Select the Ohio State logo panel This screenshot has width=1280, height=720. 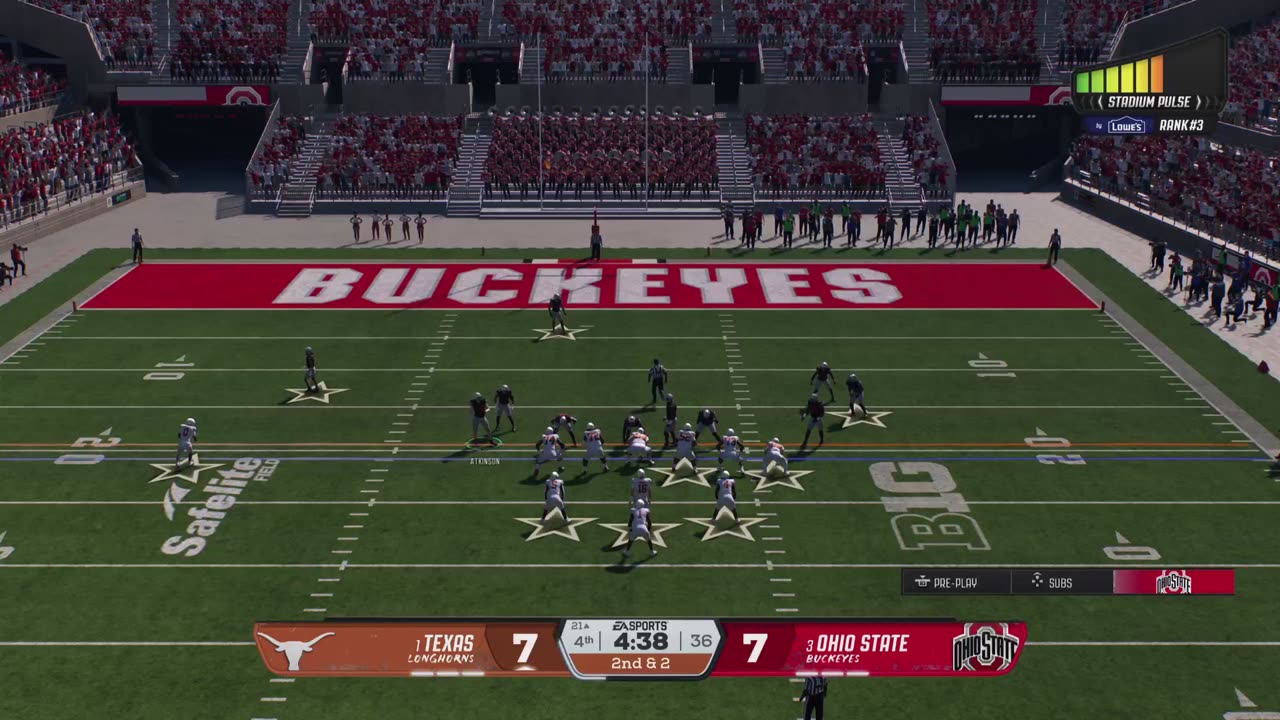point(1173,582)
